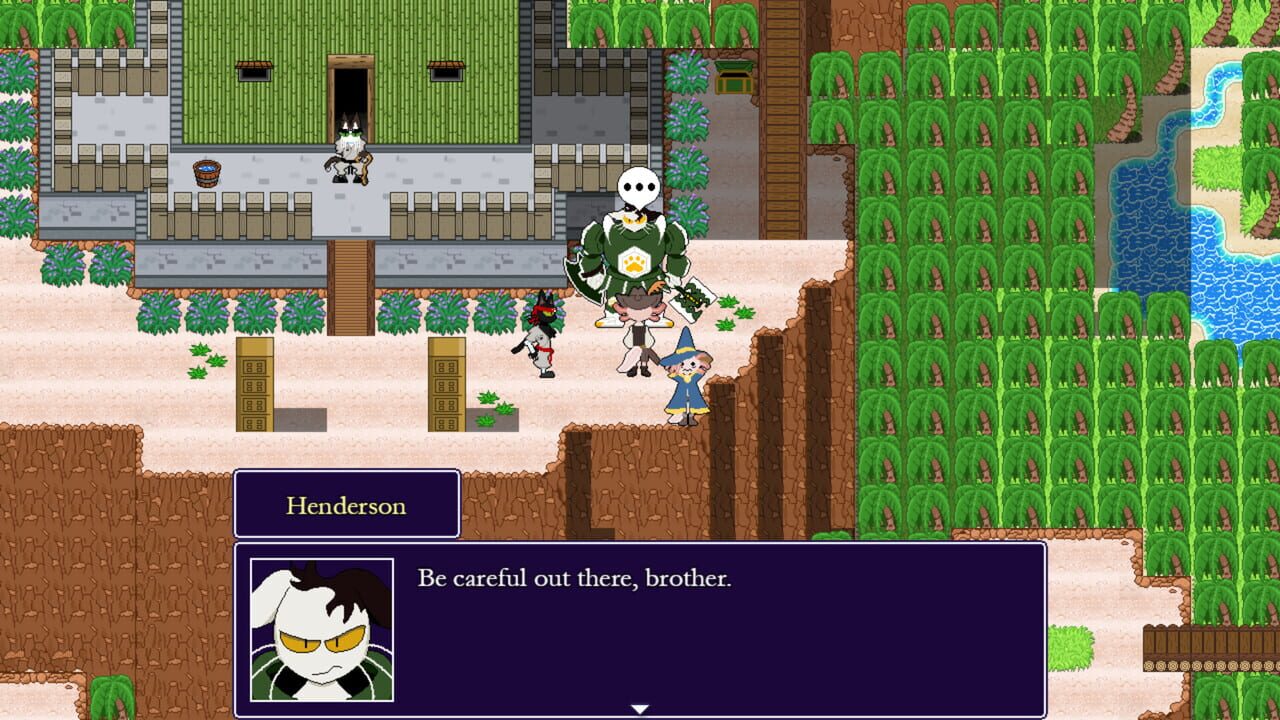Click the green treasure chest near the top
The width and height of the screenshot is (1280, 720).
point(735,77)
